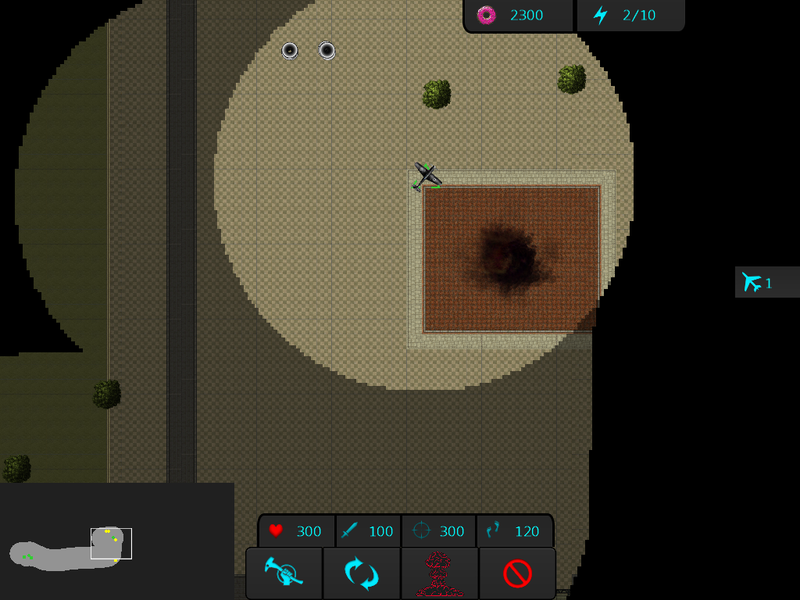Click the trumpet rally command button
The height and width of the screenshot is (600, 800).
tap(284, 573)
